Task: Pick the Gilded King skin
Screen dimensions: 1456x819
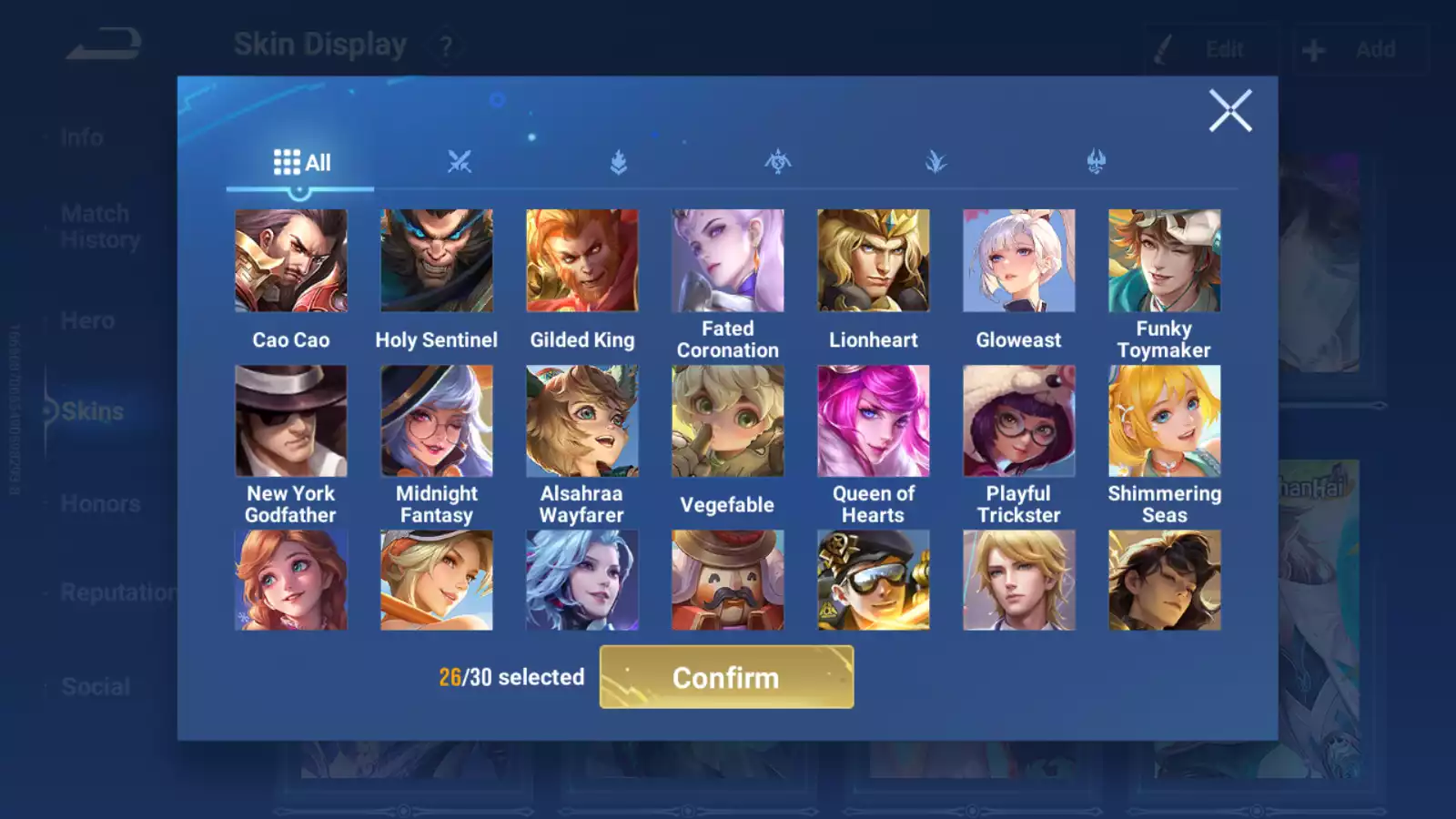Action: (582, 261)
